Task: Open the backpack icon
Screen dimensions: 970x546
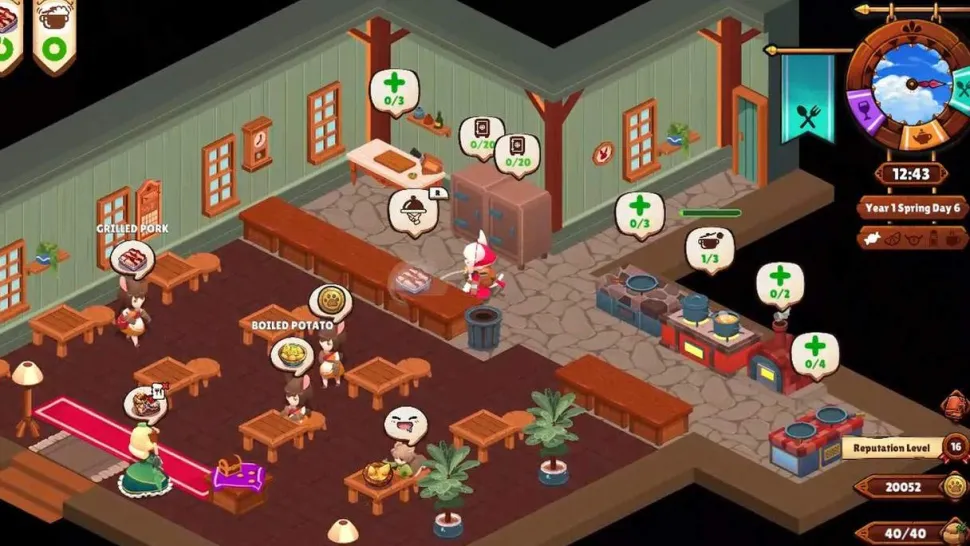Action: (x=955, y=405)
